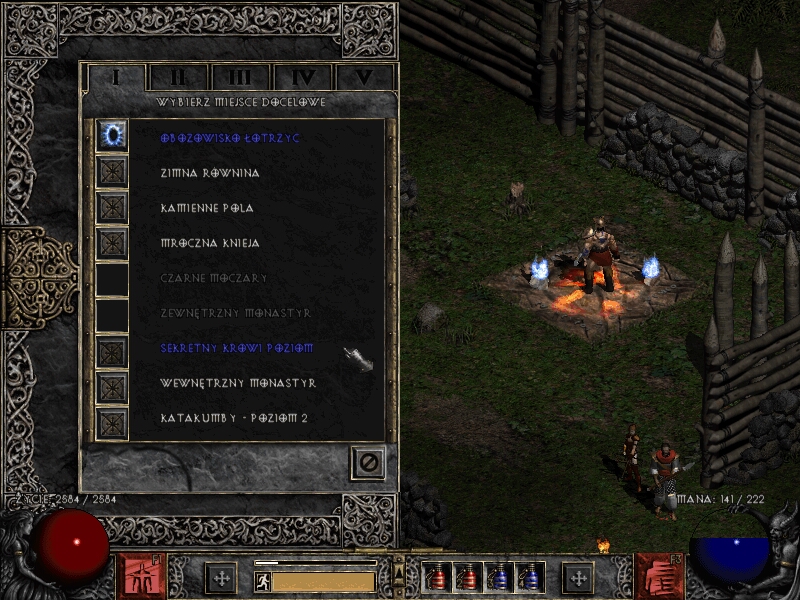Close the waypoint destination panel
Viewport: 800px width, 600px height.
click(x=367, y=462)
